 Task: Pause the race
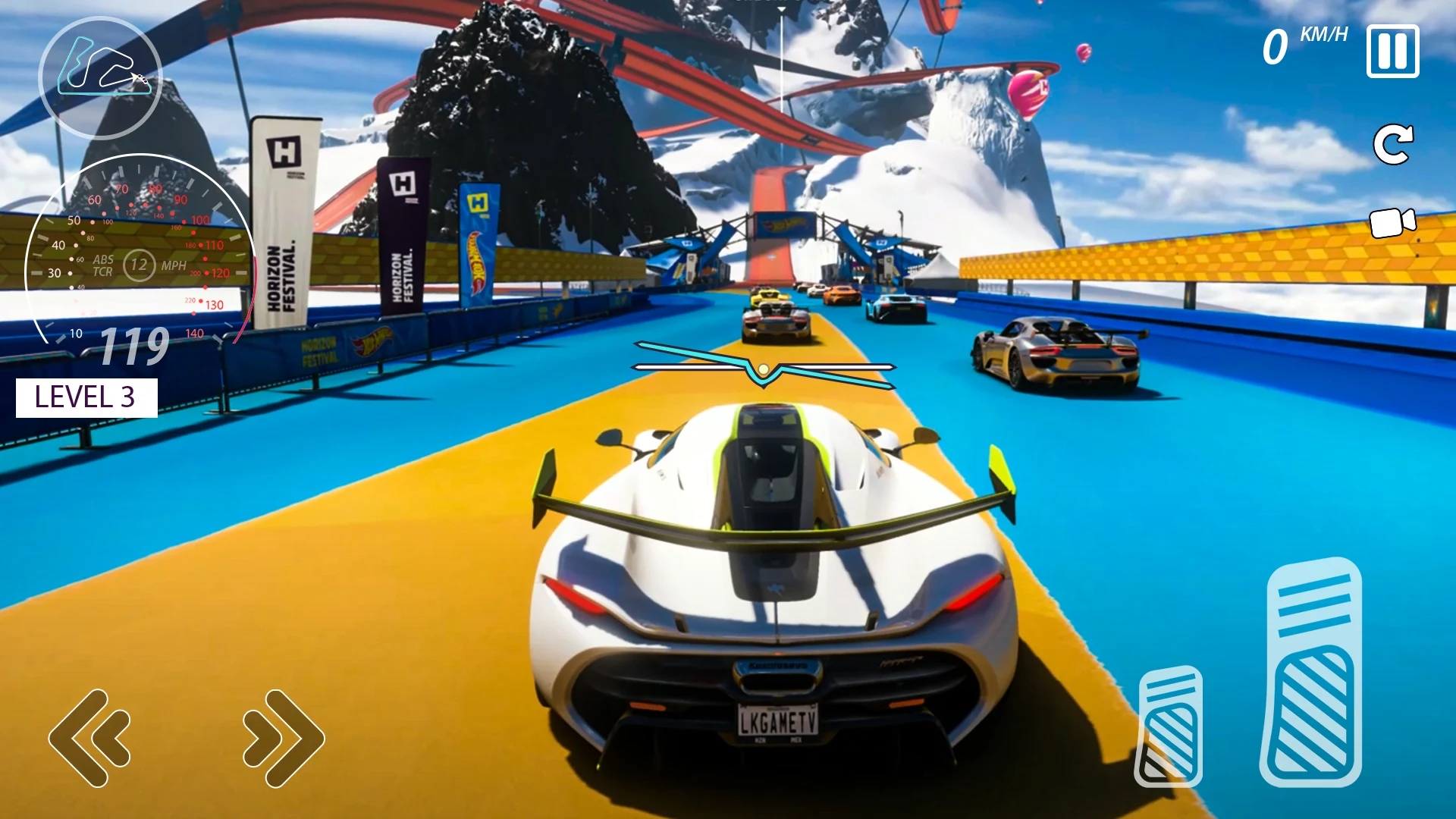1392,52
